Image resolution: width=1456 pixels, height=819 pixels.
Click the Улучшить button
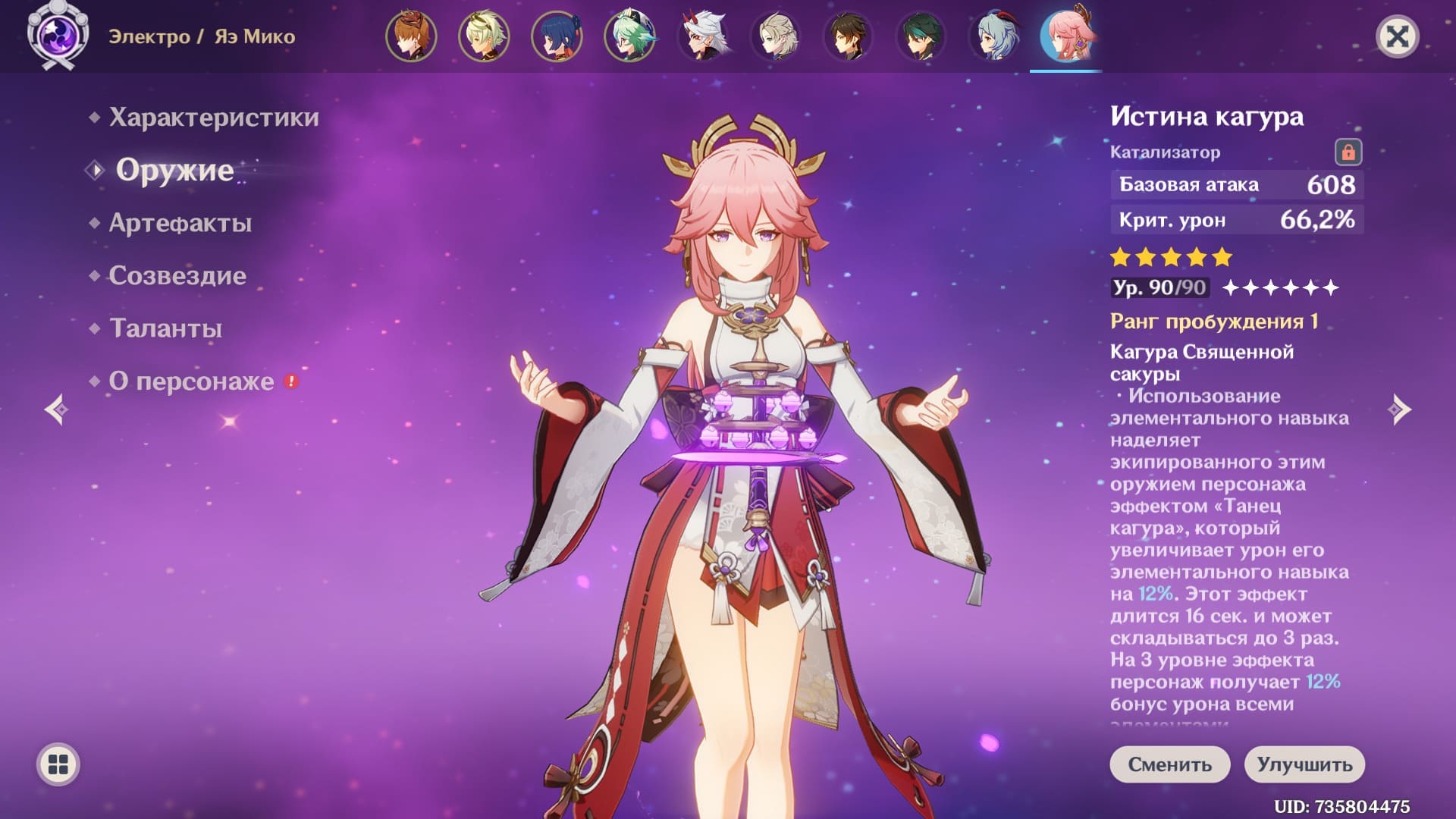point(1304,764)
